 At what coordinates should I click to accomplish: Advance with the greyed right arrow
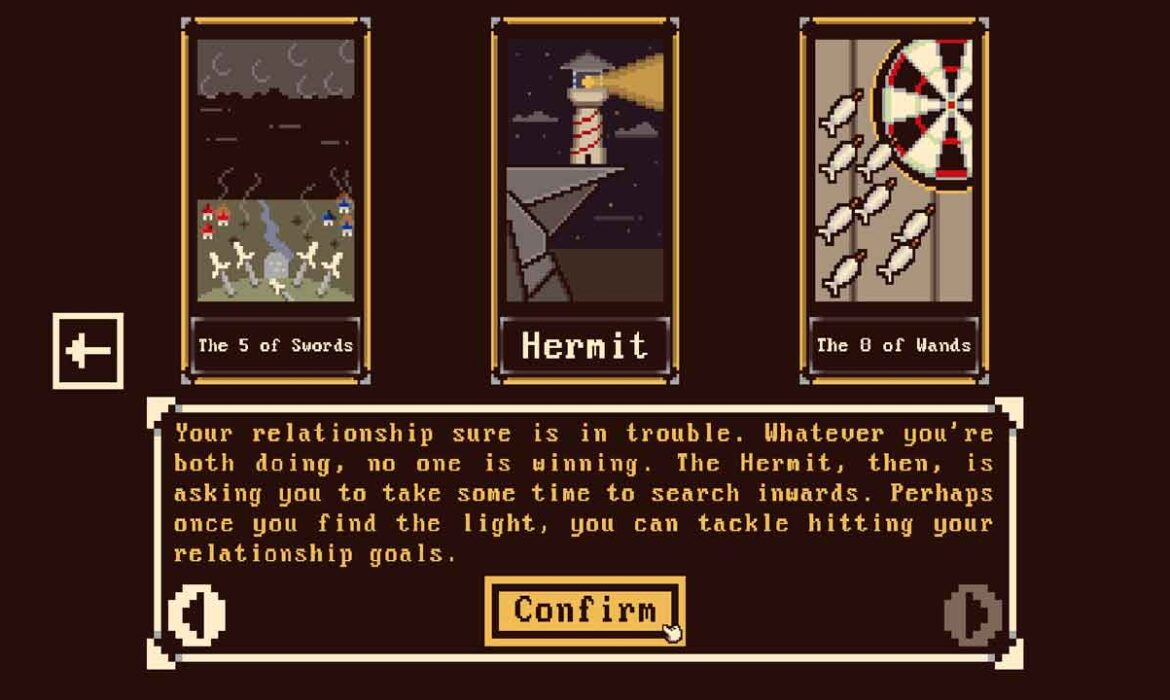click(x=972, y=613)
